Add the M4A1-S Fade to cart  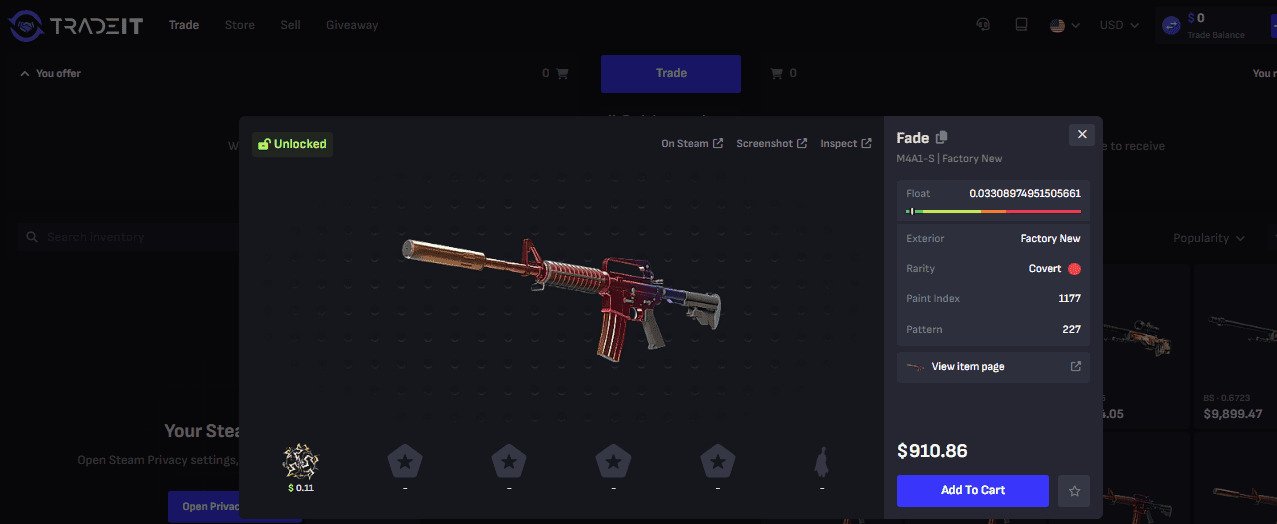click(972, 490)
